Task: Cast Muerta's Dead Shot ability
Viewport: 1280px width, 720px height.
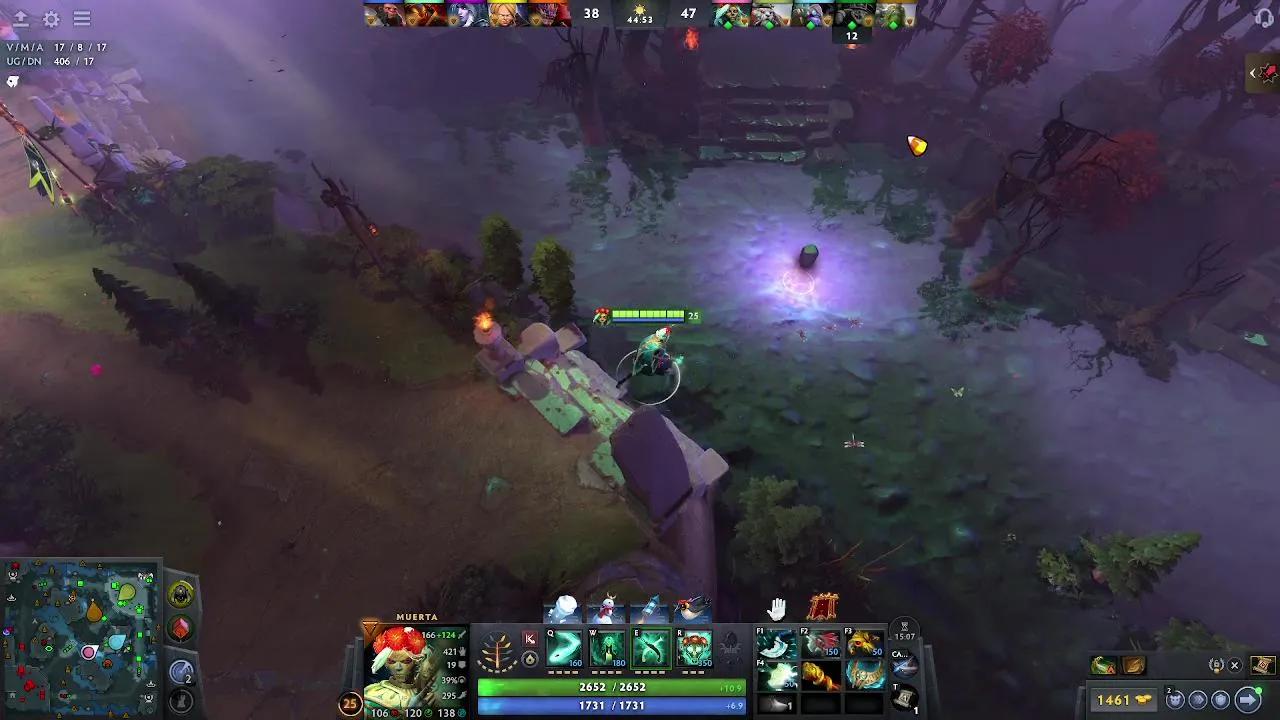Action: pos(565,650)
